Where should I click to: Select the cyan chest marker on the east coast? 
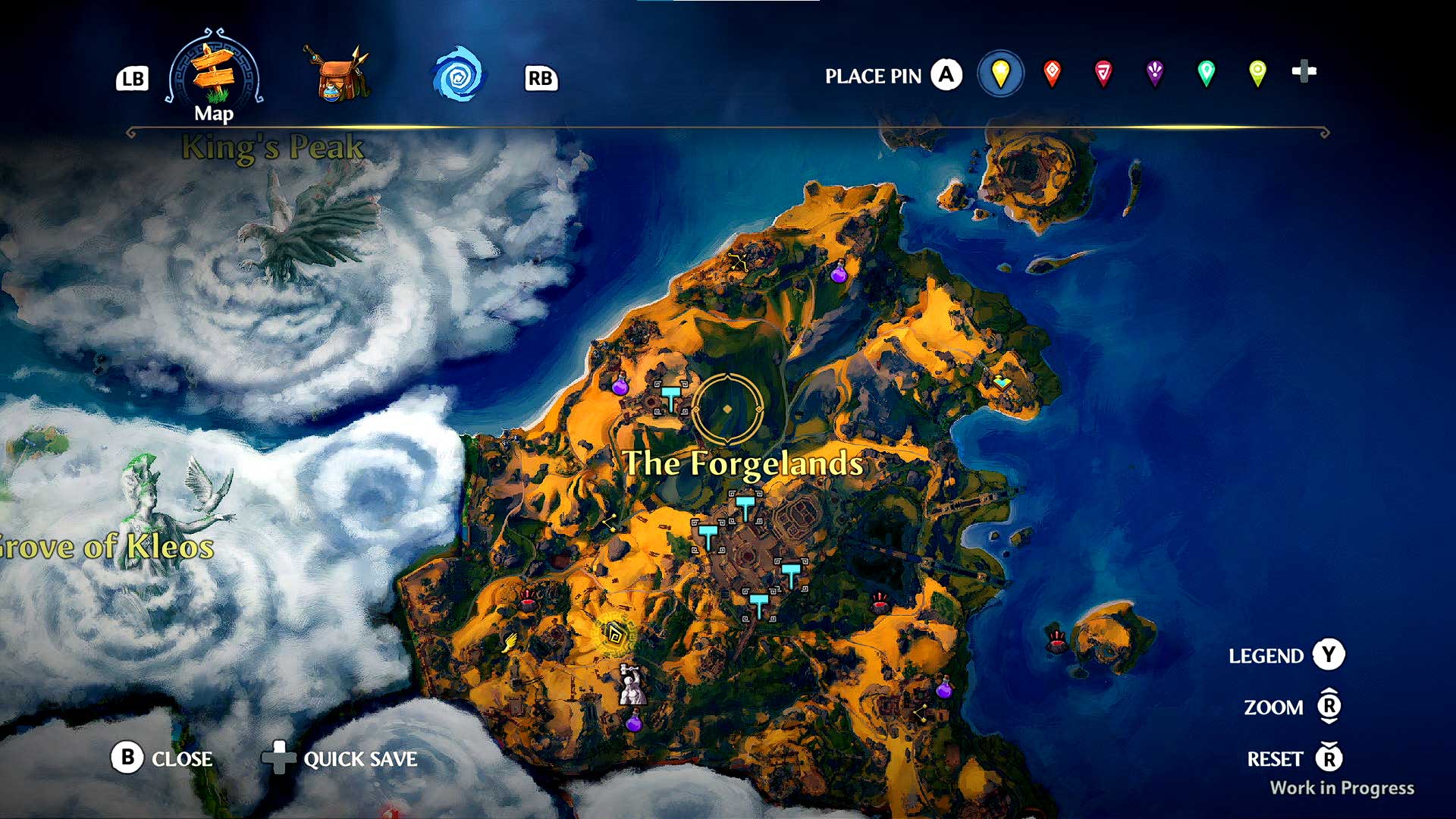(x=1002, y=381)
